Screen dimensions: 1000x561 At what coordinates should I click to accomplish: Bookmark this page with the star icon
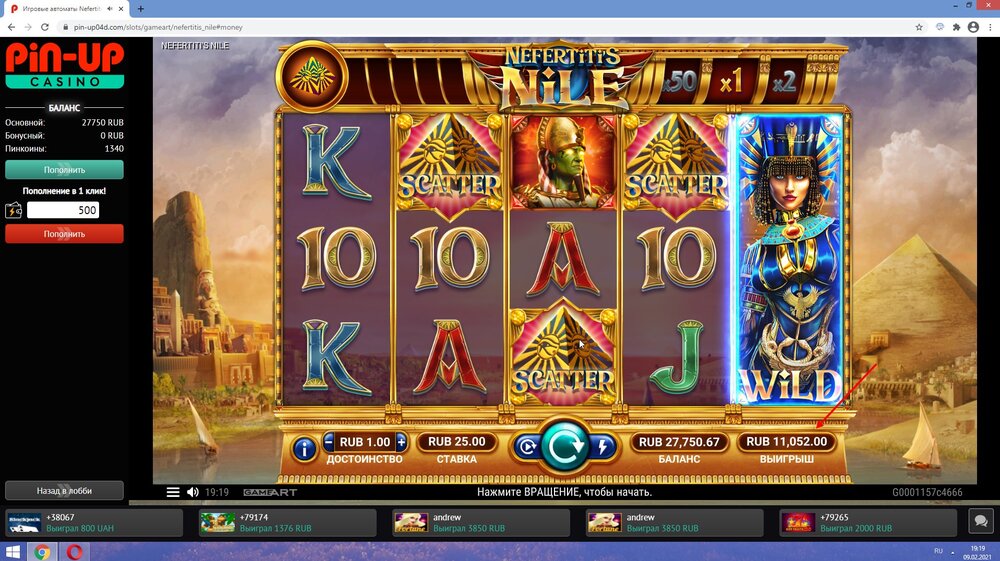pyautogui.click(x=919, y=27)
